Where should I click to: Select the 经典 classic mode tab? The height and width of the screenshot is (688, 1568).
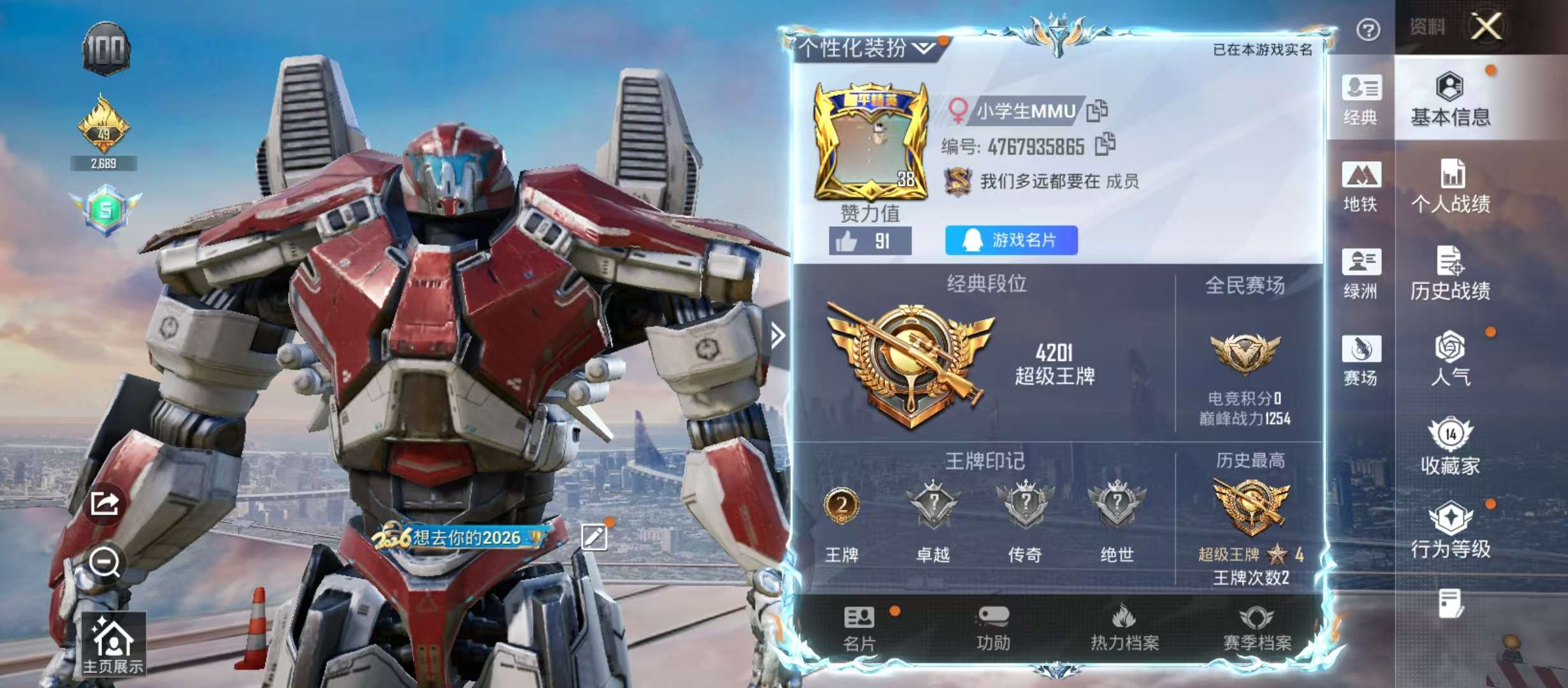pos(1361,100)
